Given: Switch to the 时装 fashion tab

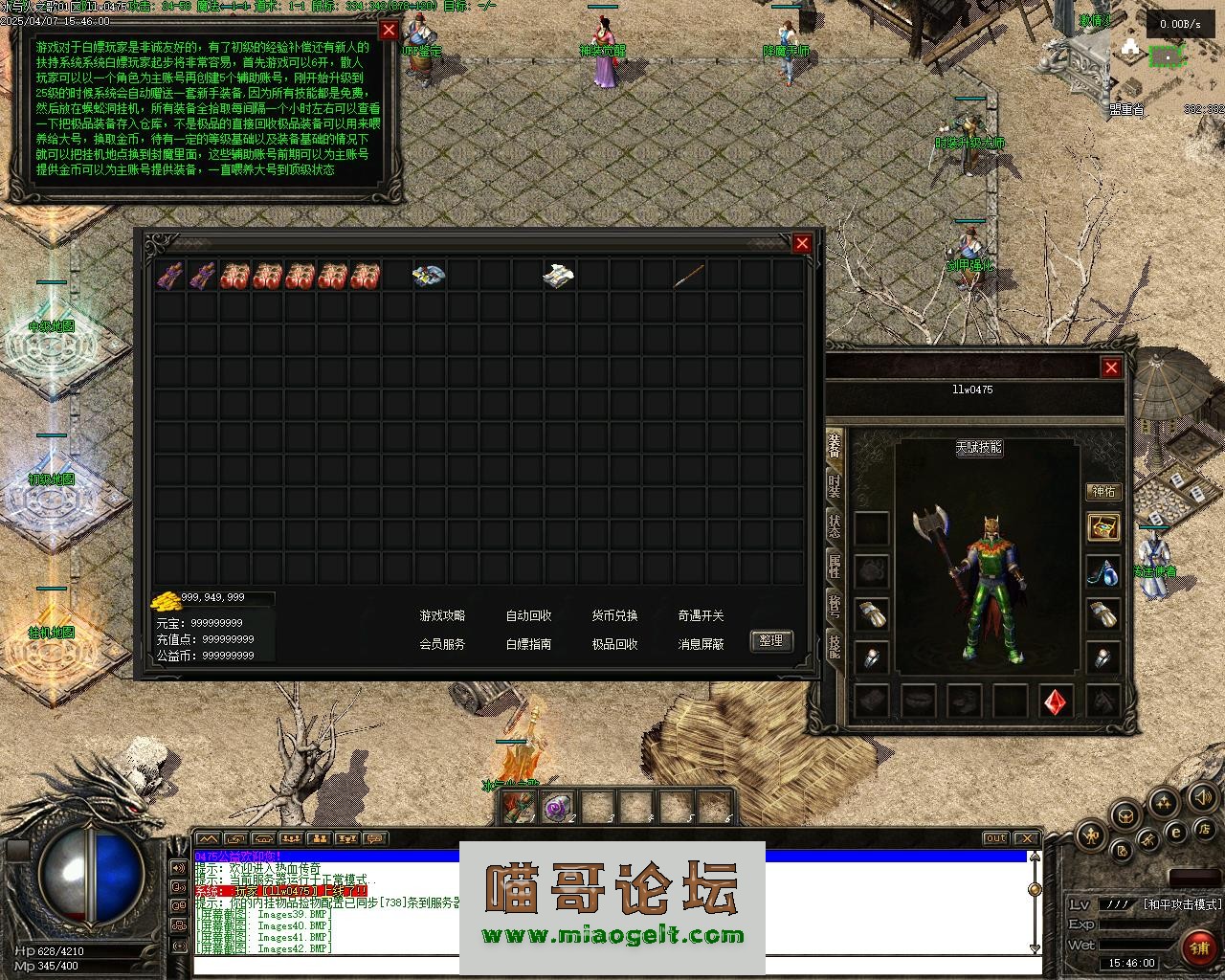Looking at the screenshot, I should pyautogui.click(x=835, y=486).
